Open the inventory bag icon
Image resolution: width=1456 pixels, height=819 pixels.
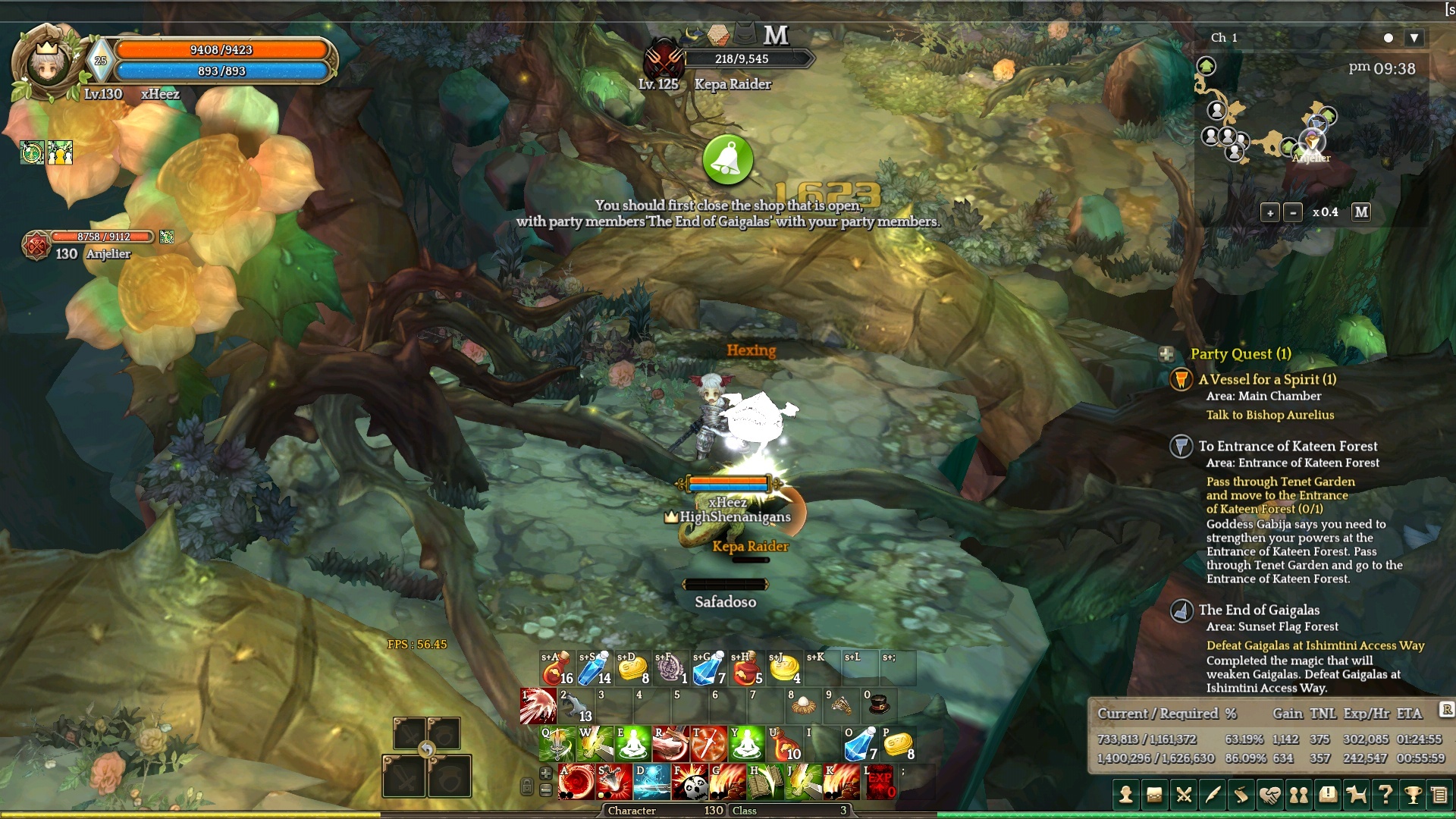[x=1154, y=795]
